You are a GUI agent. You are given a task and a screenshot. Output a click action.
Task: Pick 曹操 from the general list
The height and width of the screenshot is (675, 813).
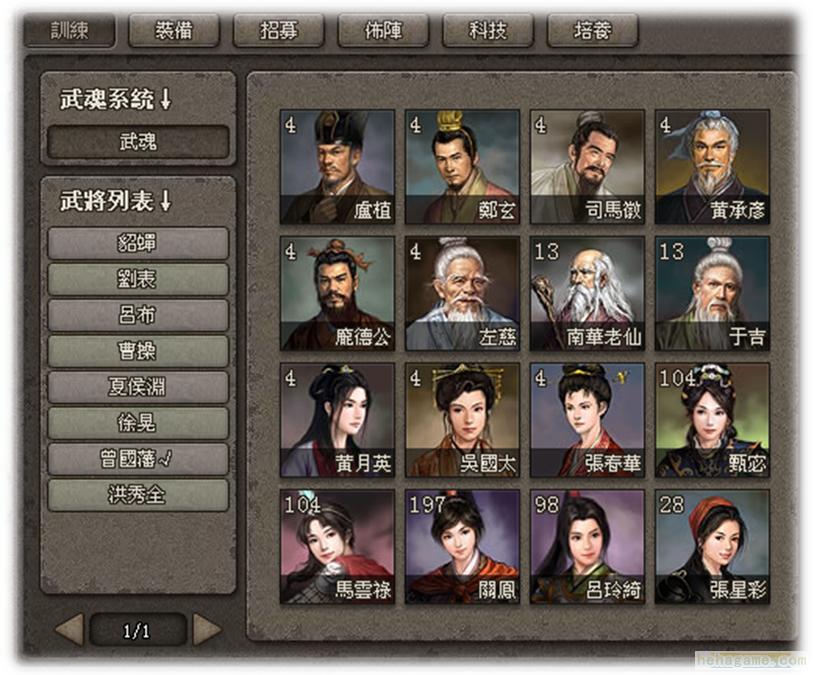138,351
